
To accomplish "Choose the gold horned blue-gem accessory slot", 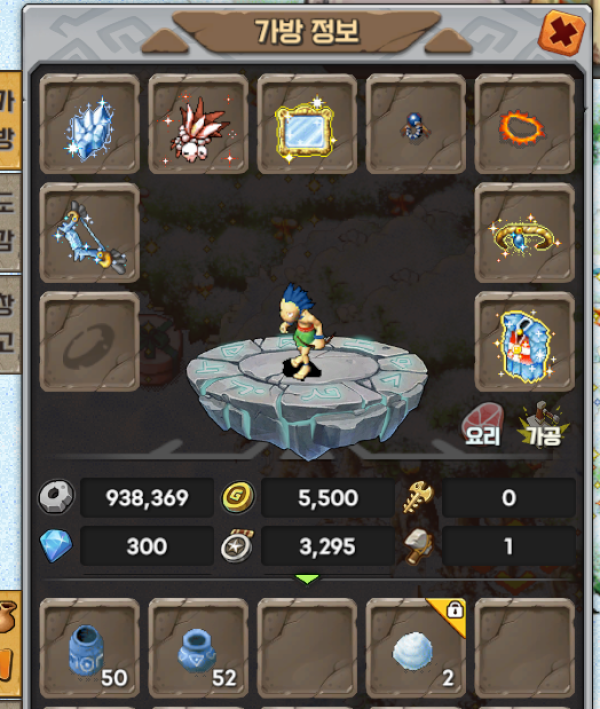I will (x=524, y=233).
